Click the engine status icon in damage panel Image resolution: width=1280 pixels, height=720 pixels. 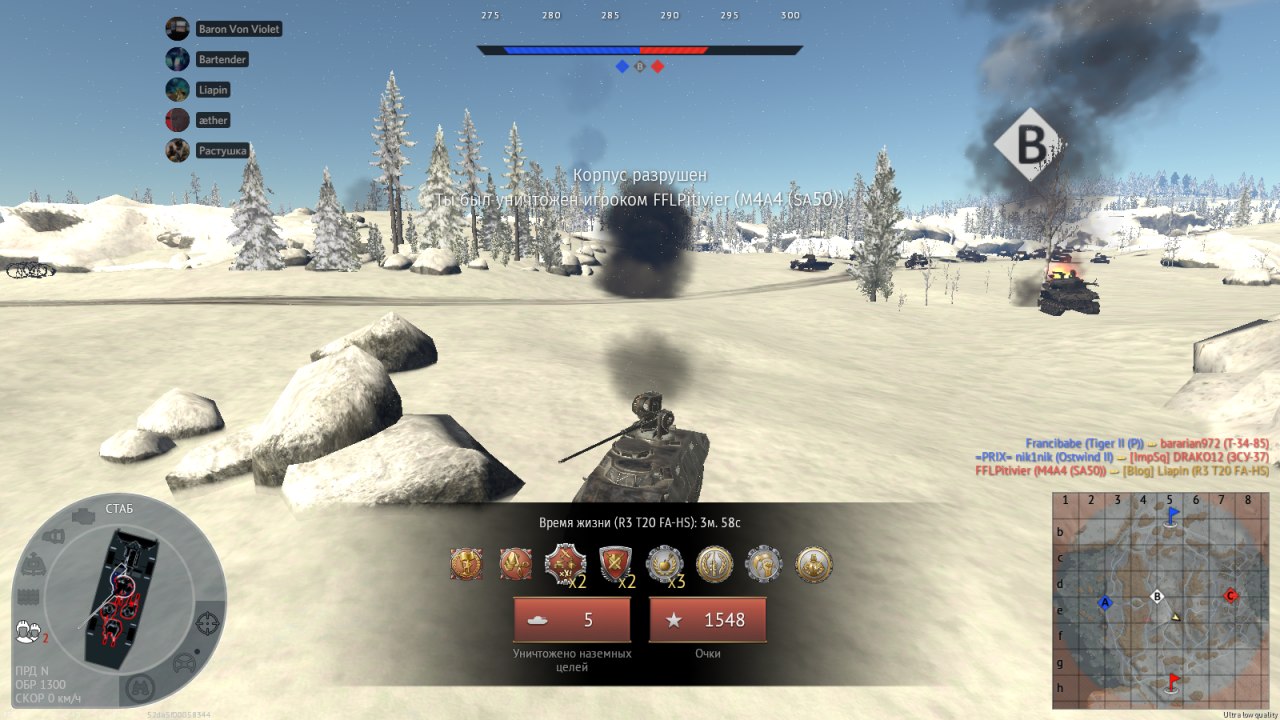coord(84,516)
